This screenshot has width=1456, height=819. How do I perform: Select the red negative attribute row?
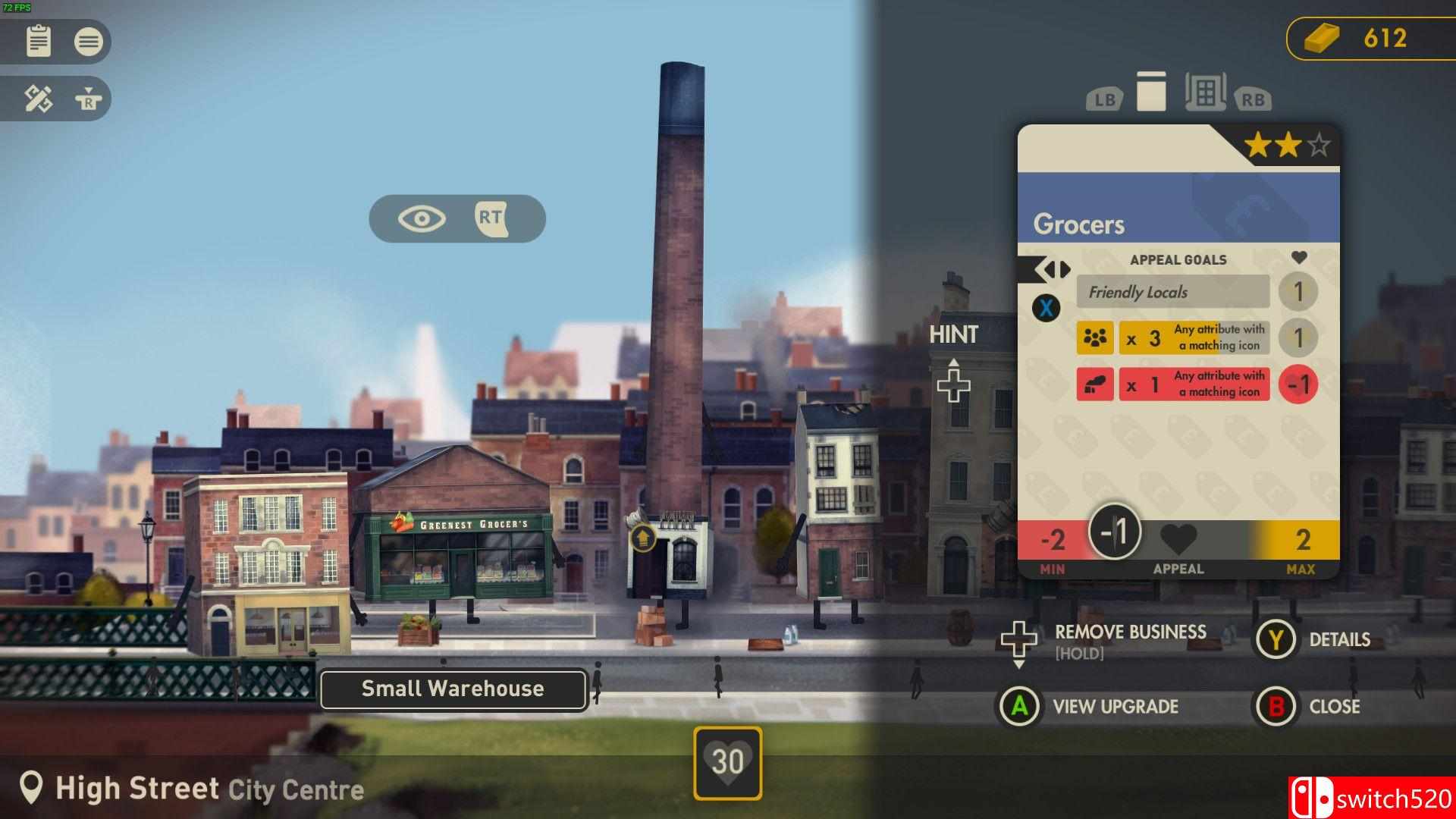pyautogui.click(x=1172, y=384)
